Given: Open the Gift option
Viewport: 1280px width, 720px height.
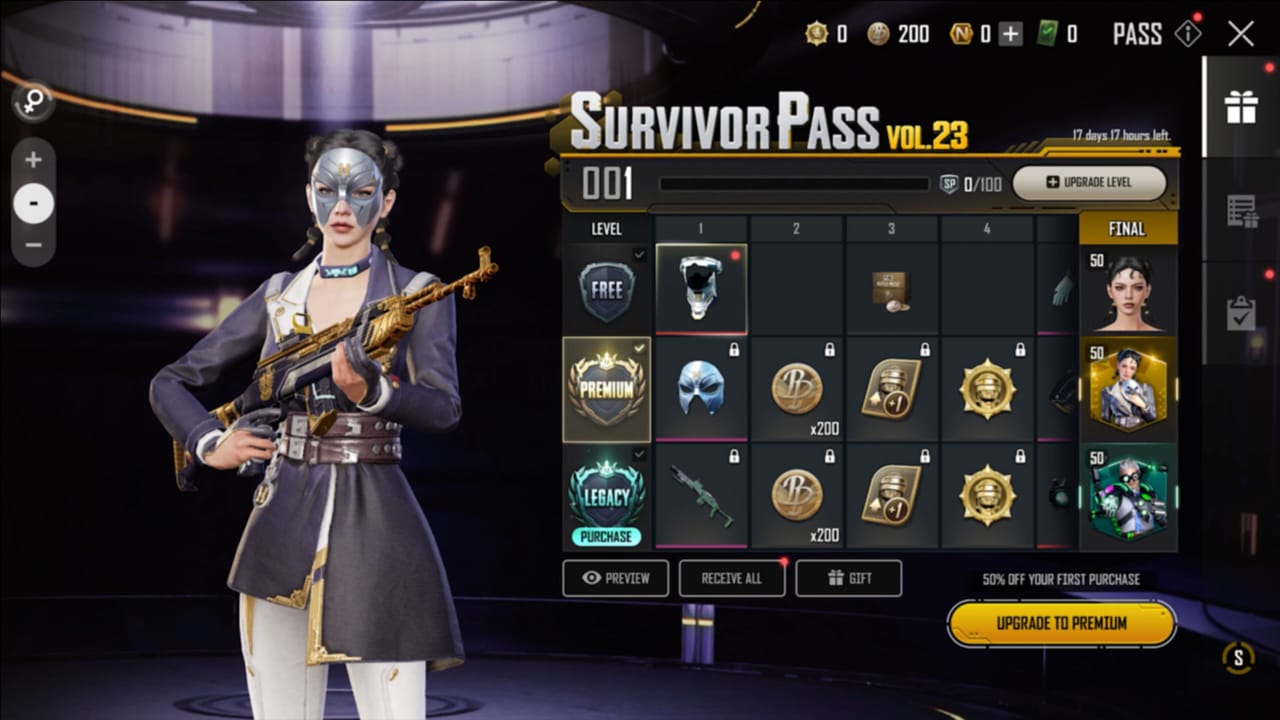Looking at the screenshot, I should coord(848,578).
